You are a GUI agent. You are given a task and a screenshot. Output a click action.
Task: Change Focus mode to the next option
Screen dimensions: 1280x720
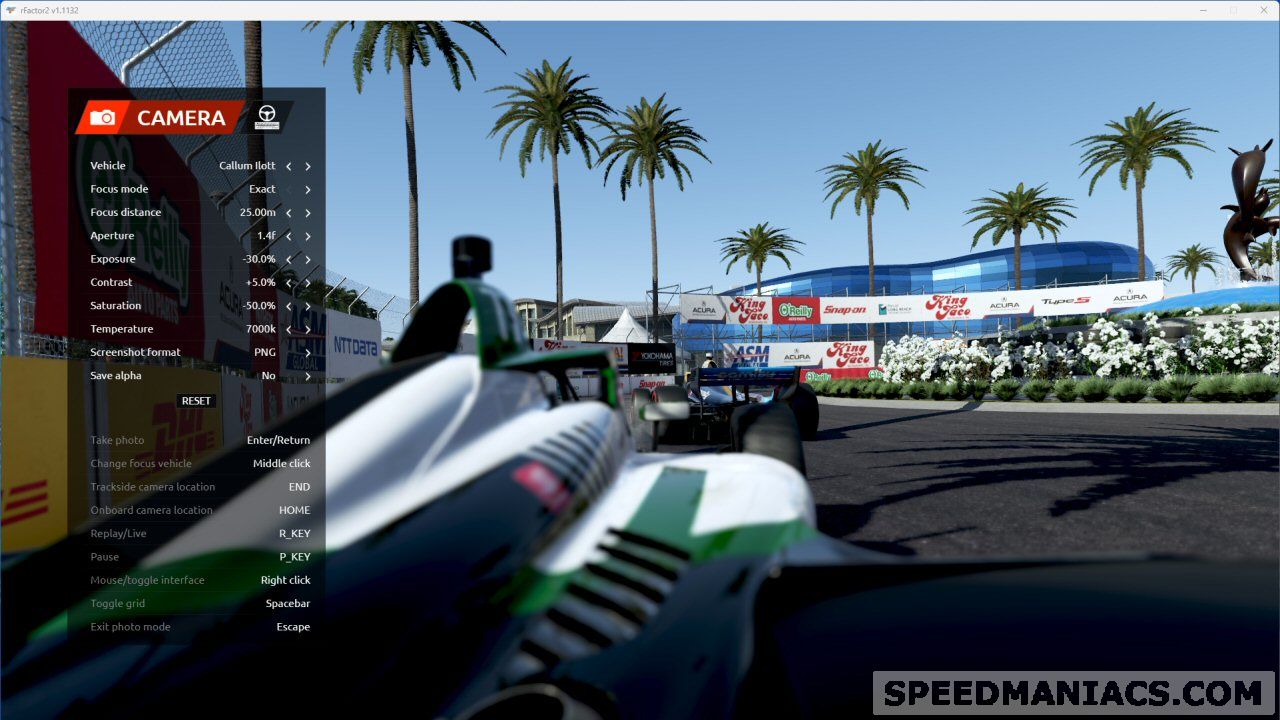tap(308, 189)
